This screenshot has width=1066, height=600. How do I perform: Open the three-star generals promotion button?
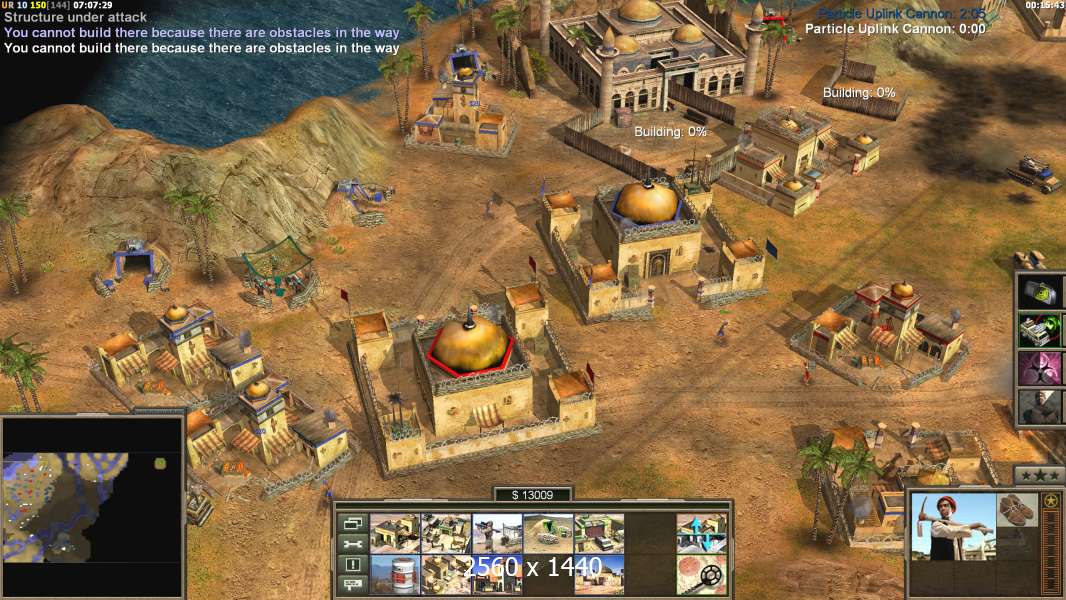coord(1038,474)
